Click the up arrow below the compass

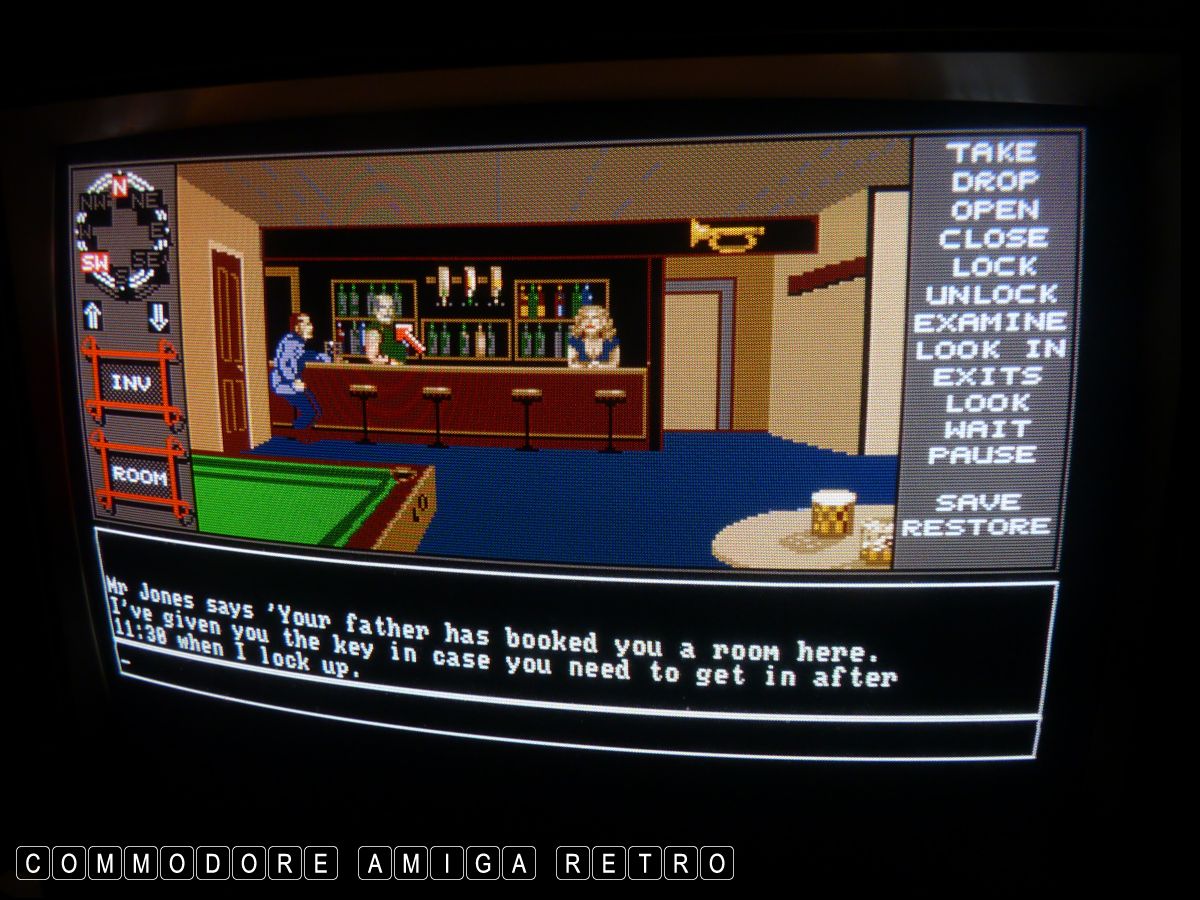pyautogui.click(x=93, y=316)
